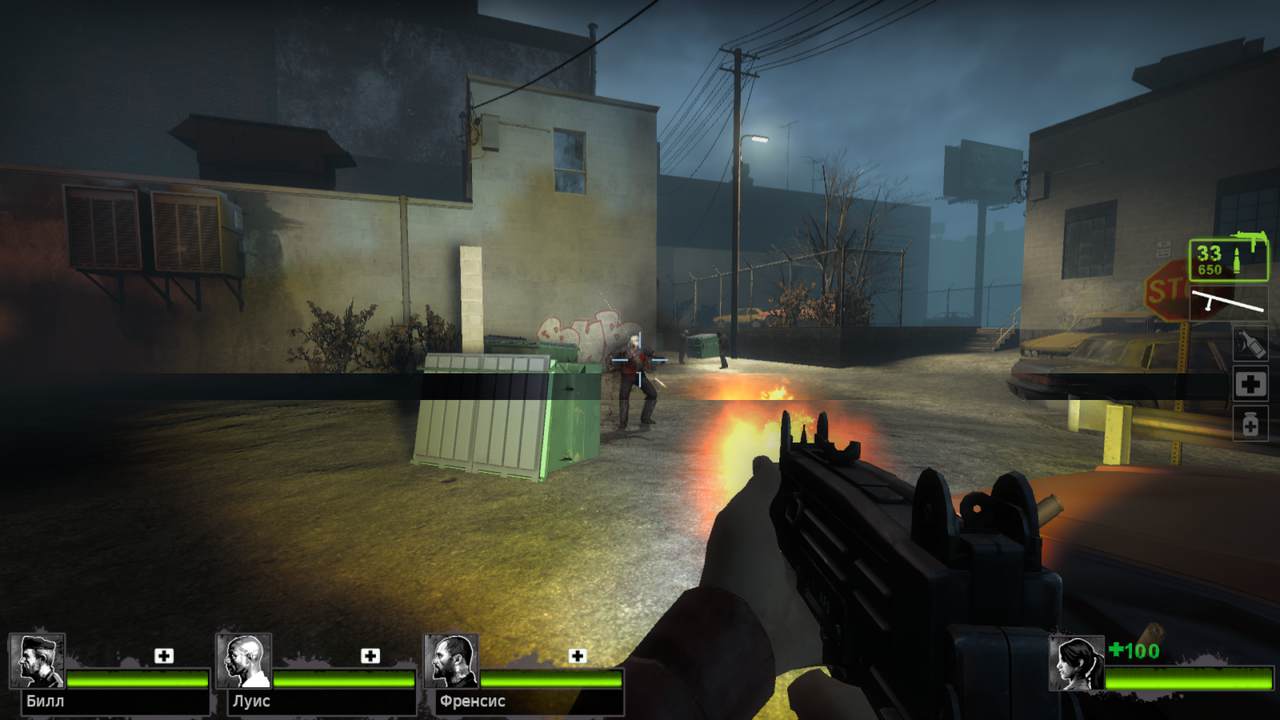Click Louis's teammate portrait

pyautogui.click(x=244, y=660)
